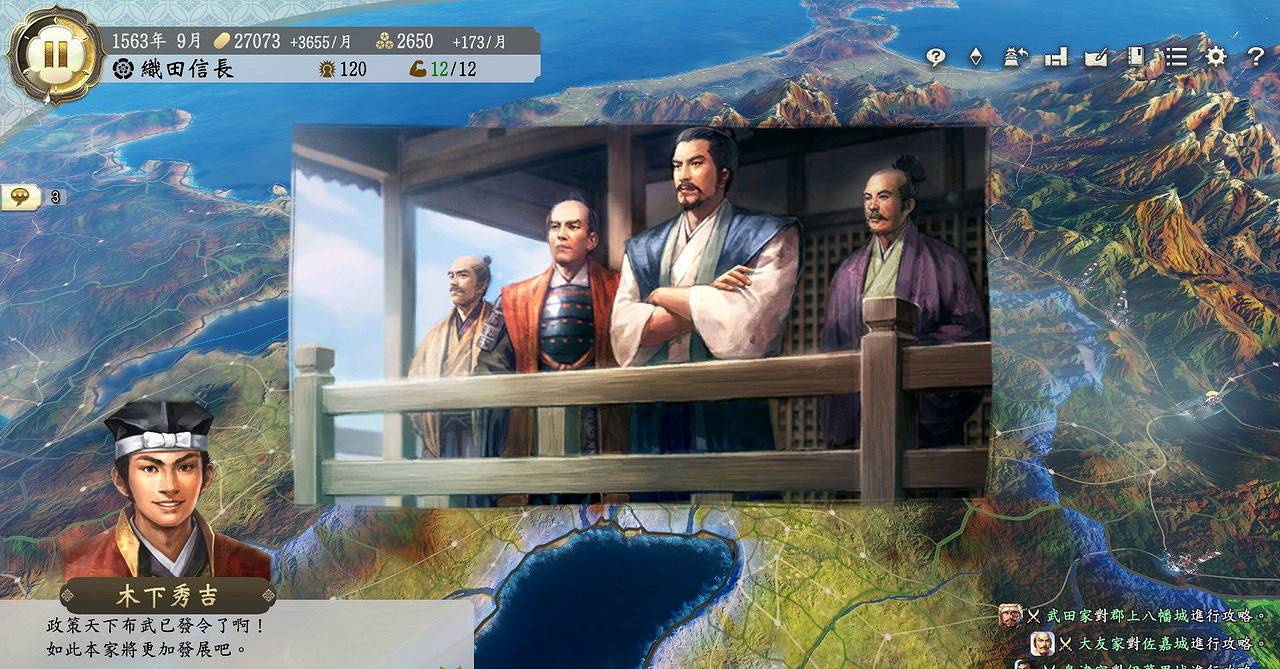Click the event illustration of four lords
The height and width of the screenshot is (669, 1280).
[x=640, y=315]
